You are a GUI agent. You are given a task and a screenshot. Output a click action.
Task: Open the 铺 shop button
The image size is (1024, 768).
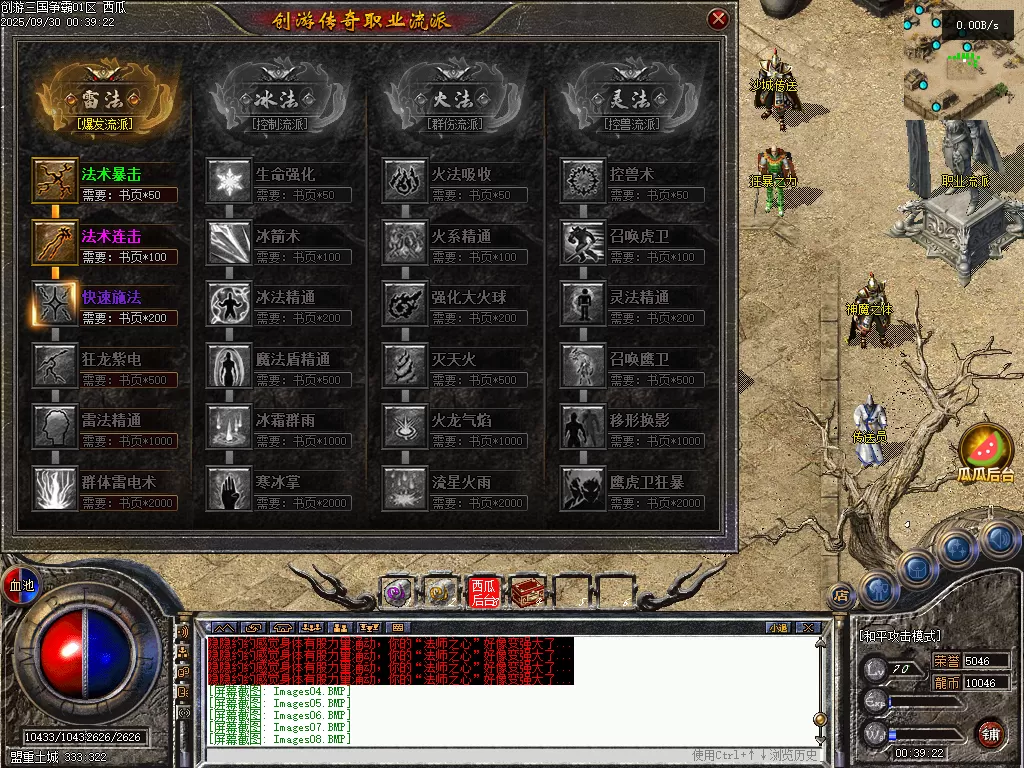(990, 733)
